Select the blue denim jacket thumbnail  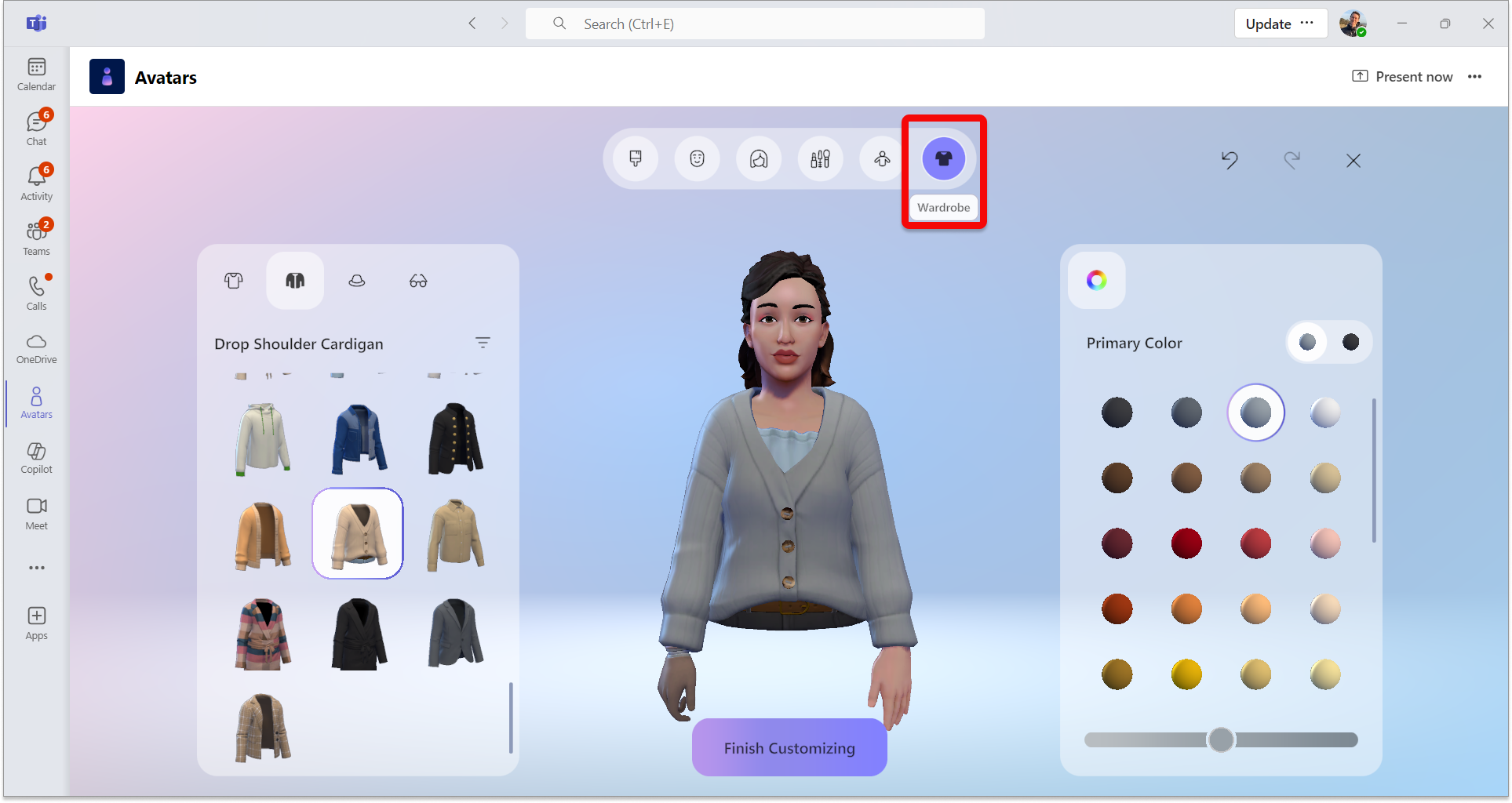(x=358, y=438)
